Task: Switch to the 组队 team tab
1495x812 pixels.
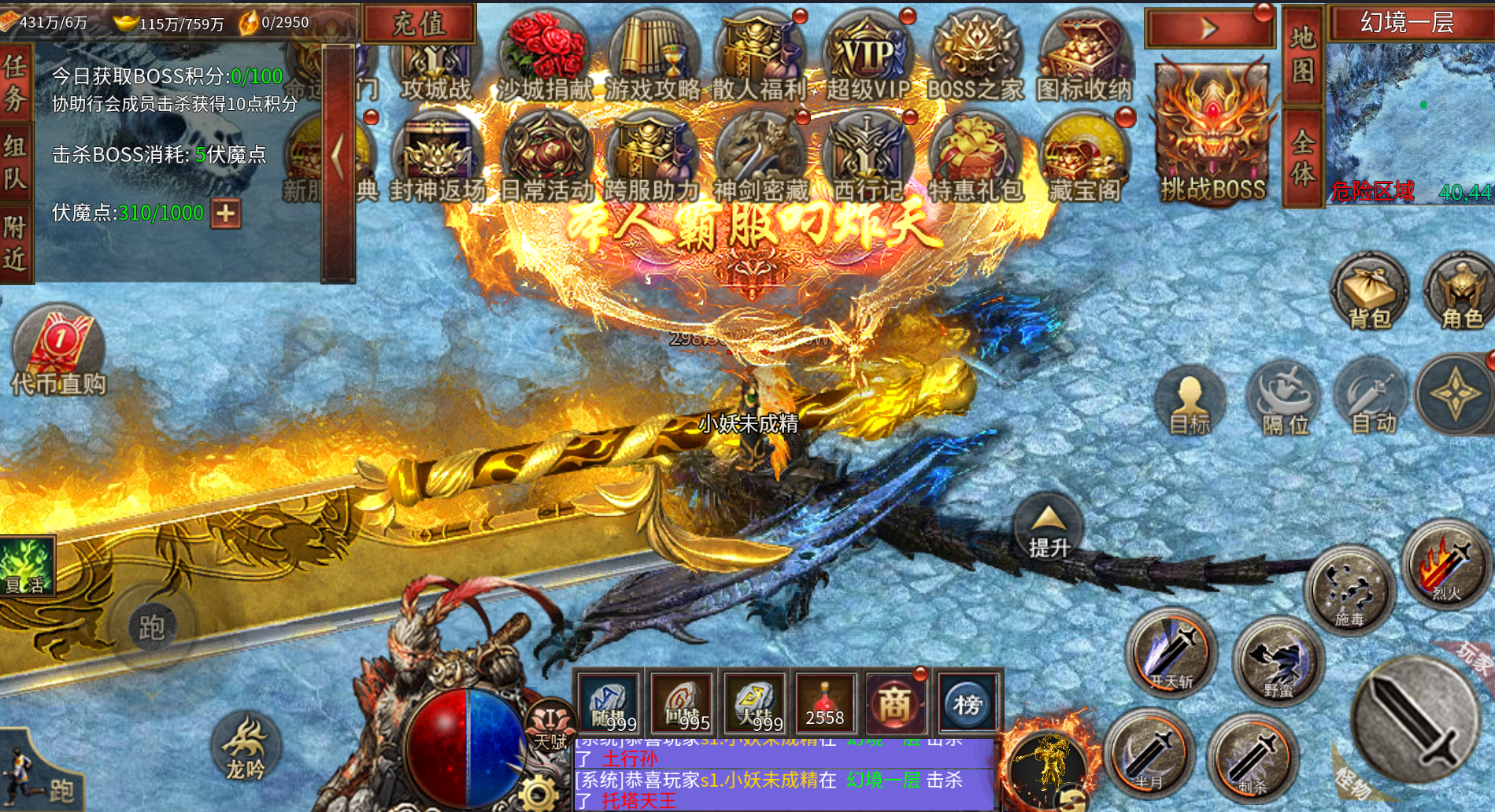Action: (16, 163)
